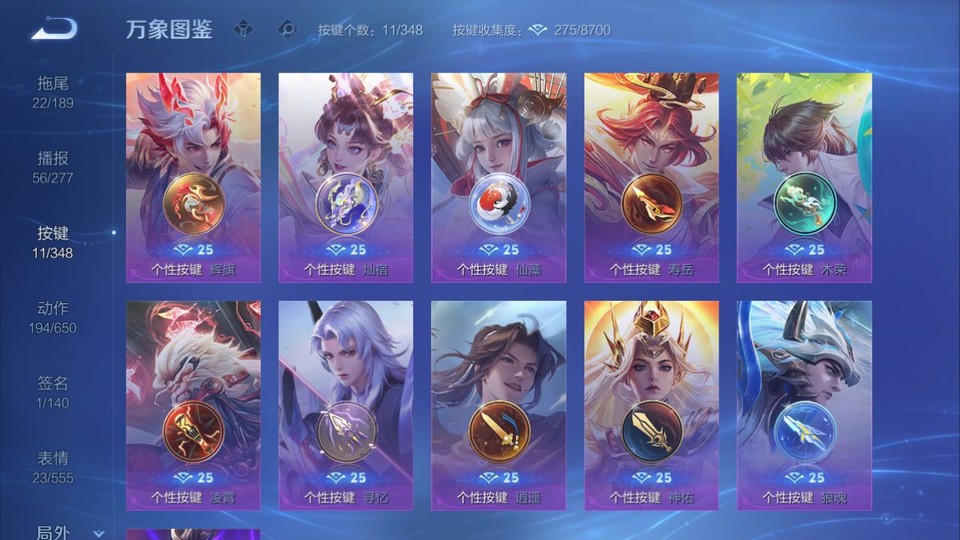
Task: Choose the 凌霄 personality button card
Action: tap(193, 405)
